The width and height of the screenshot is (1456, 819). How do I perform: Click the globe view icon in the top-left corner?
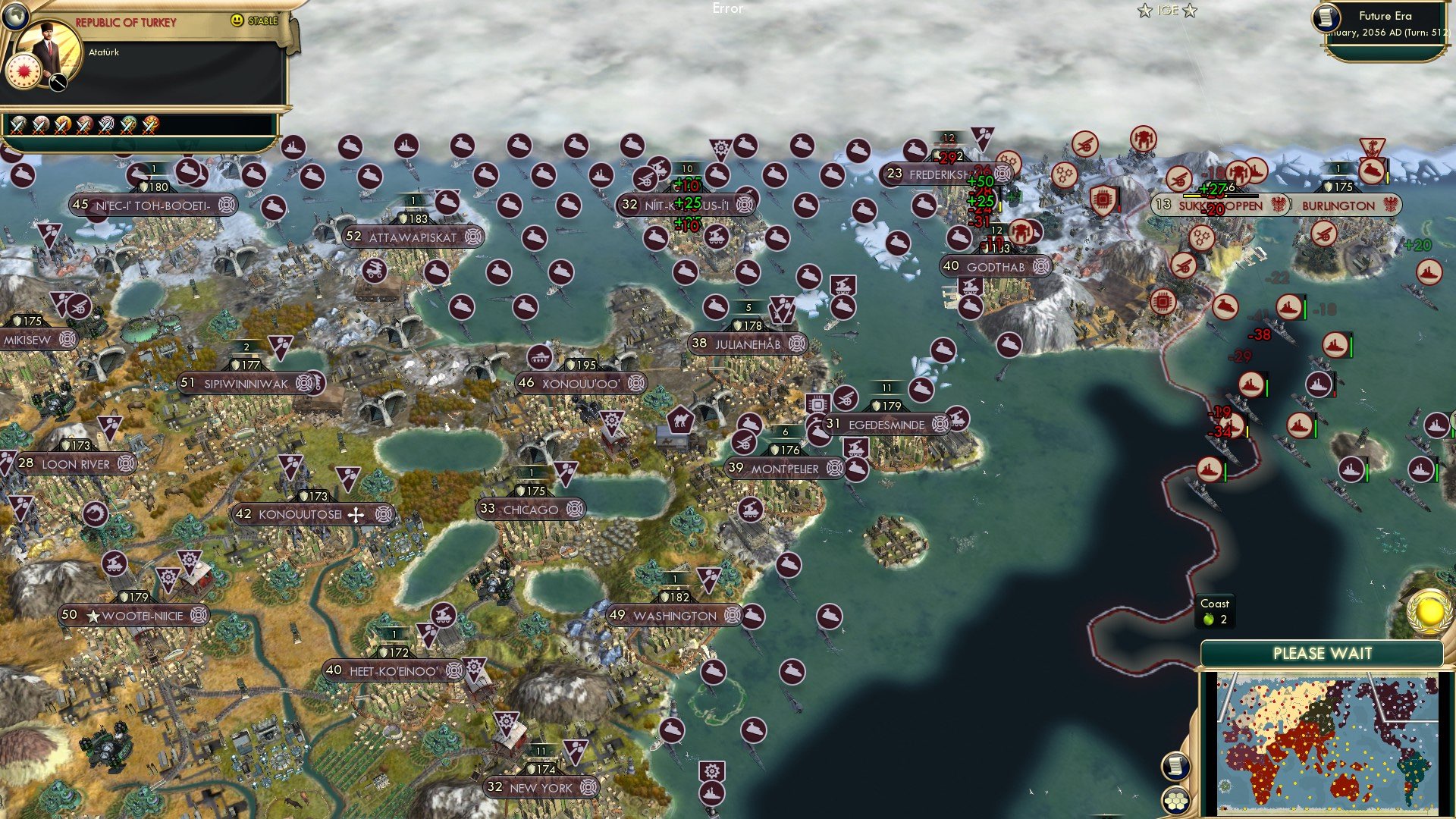[x=15, y=15]
